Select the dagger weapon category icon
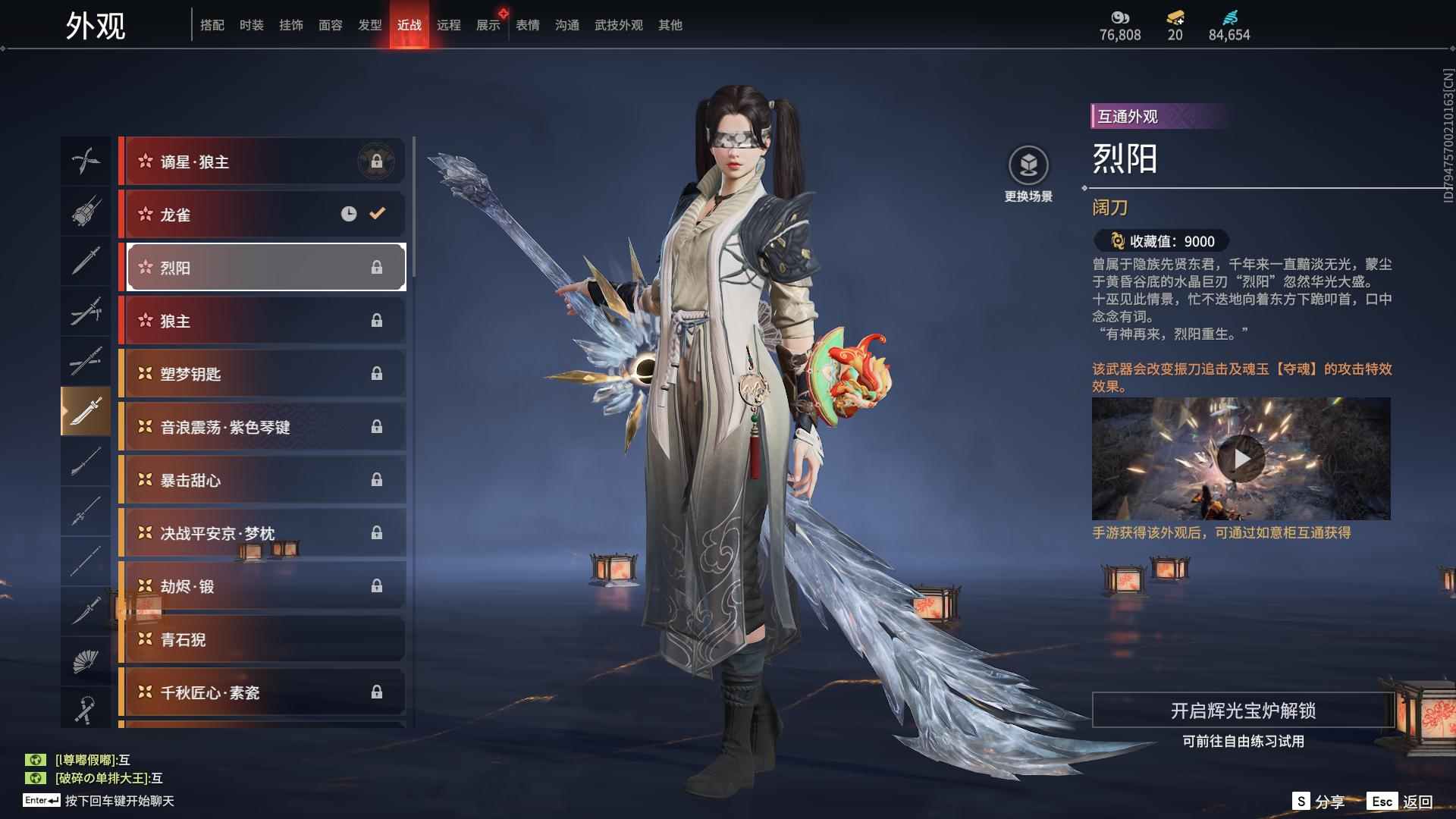 86,262
